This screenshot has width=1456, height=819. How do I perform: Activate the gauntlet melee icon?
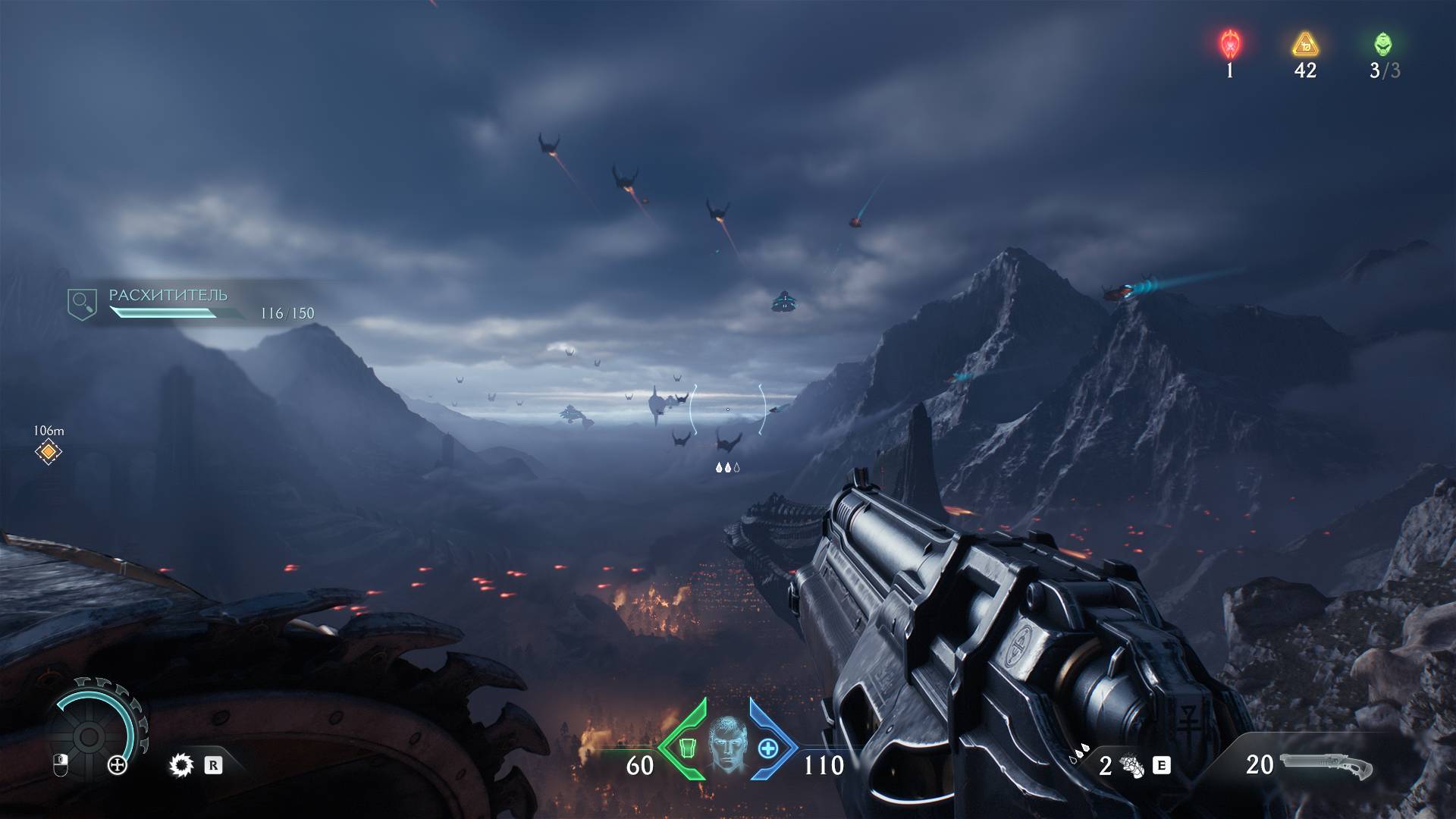click(1132, 766)
